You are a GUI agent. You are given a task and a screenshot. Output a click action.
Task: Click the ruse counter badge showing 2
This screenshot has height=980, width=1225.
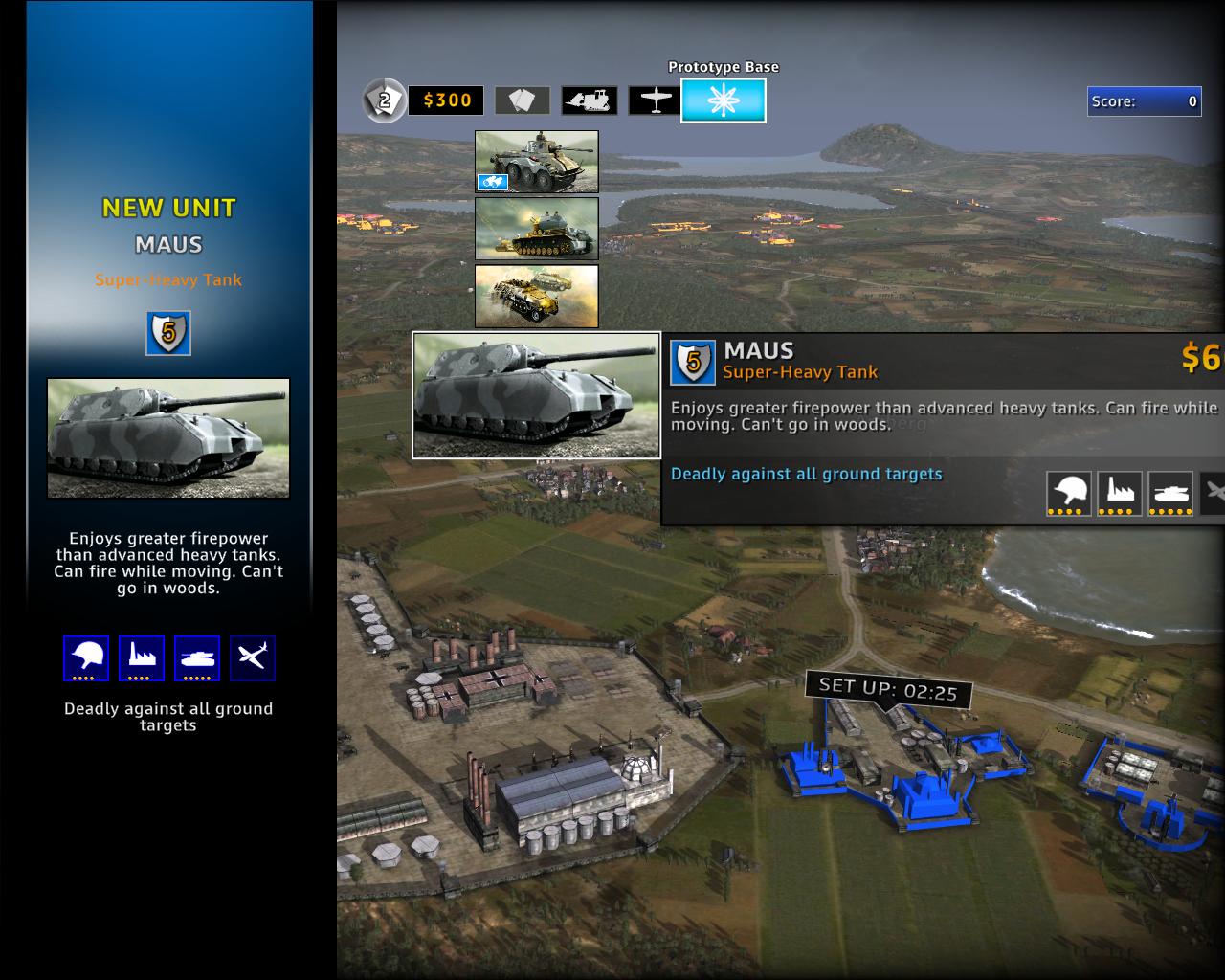click(385, 100)
